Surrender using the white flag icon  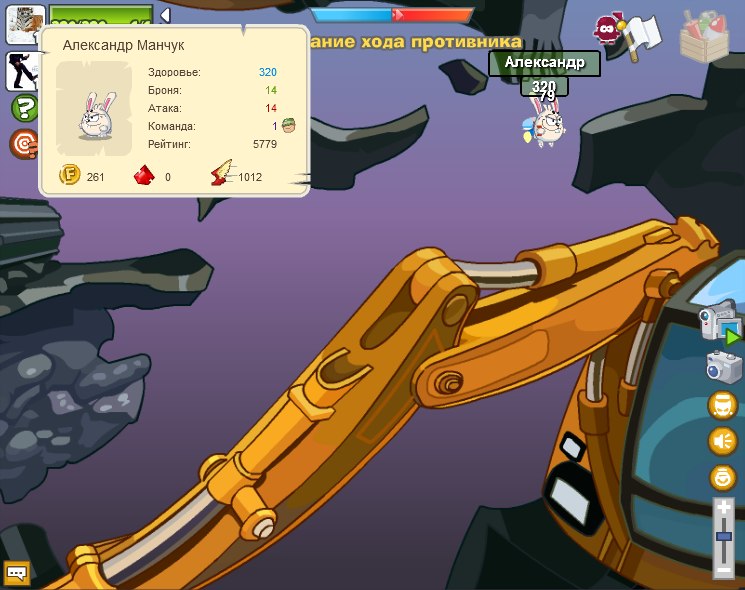tap(645, 33)
